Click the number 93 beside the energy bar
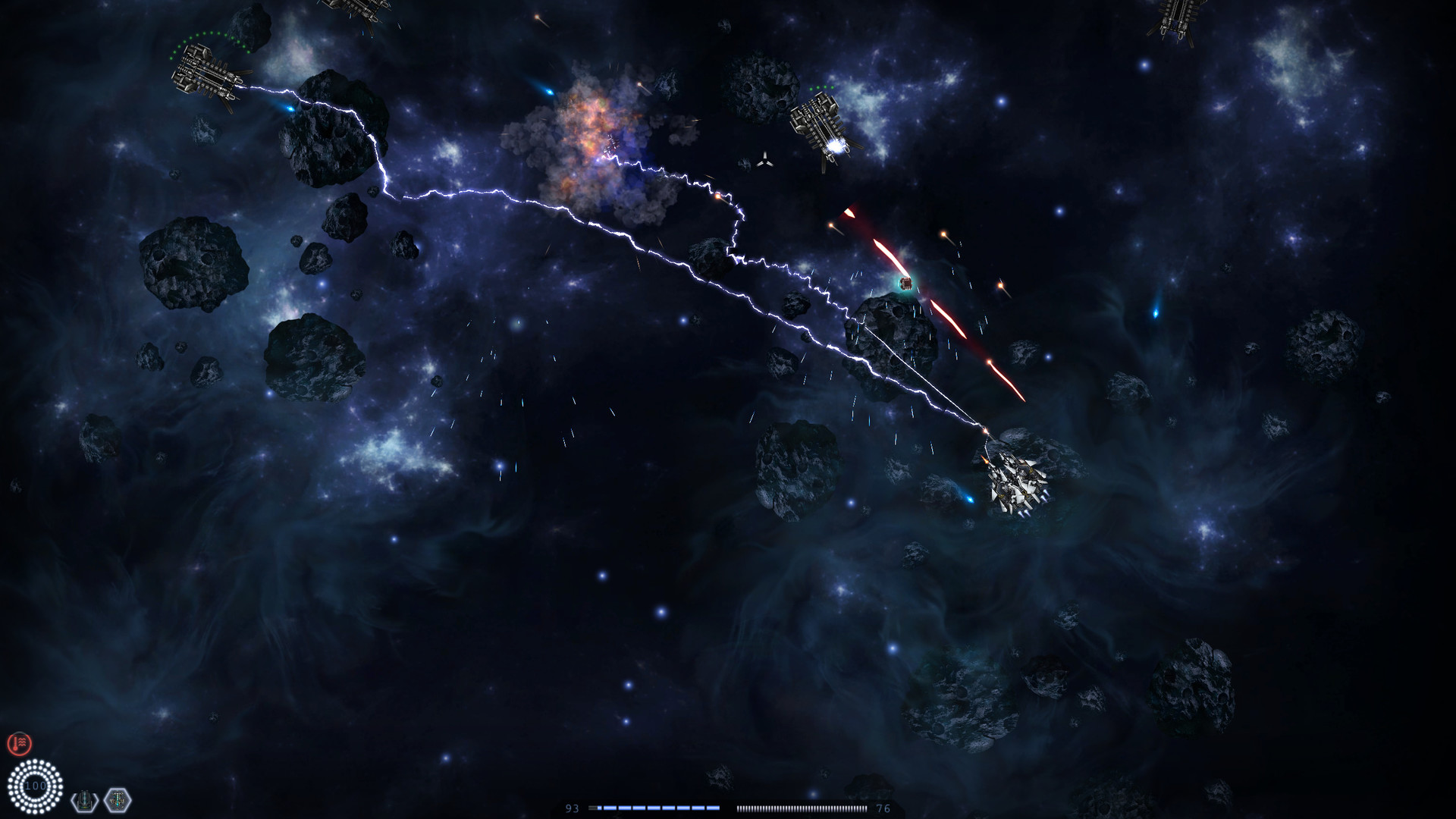 pyautogui.click(x=573, y=807)
